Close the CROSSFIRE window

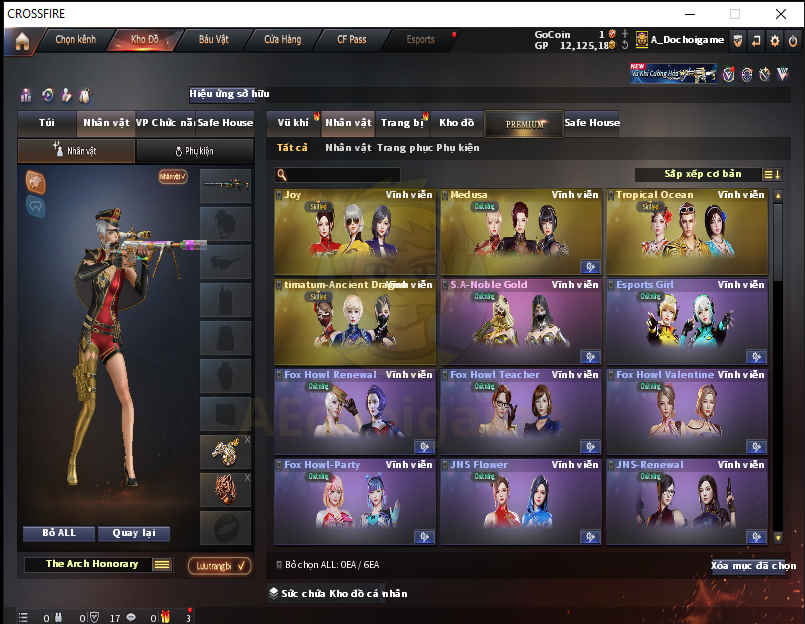(x=781, y=14)
